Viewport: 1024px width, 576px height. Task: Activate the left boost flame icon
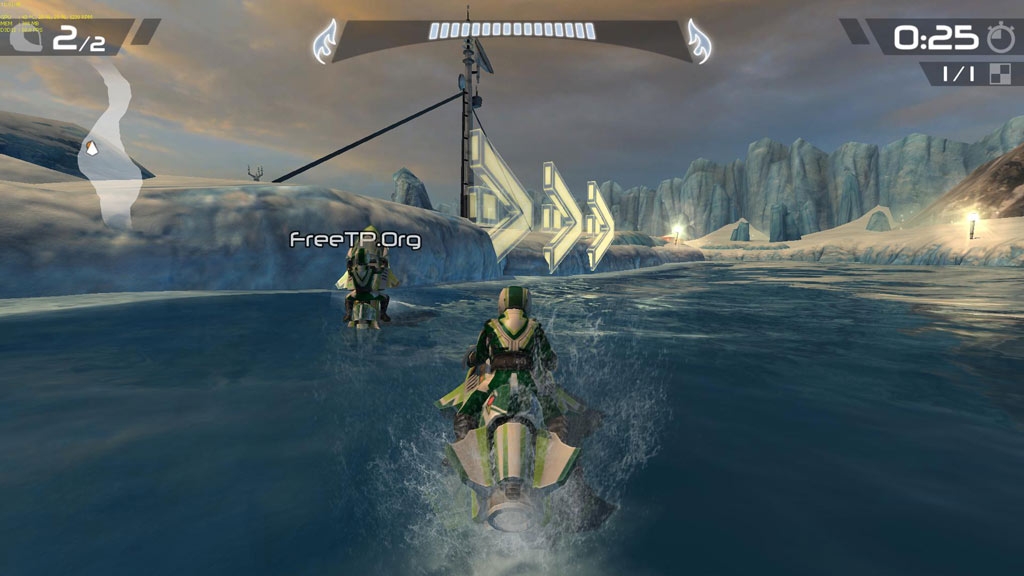coord(326,40)
